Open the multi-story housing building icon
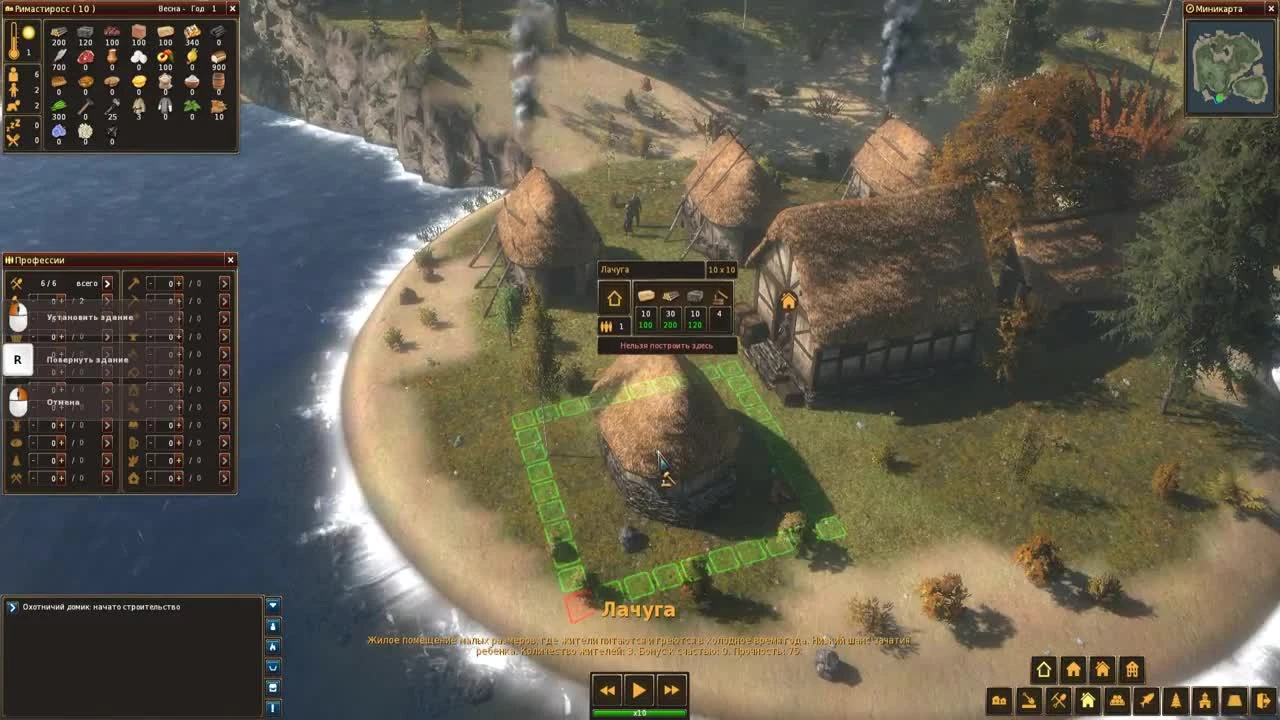The image size is (1280, 720). [x=1131, y=669]
